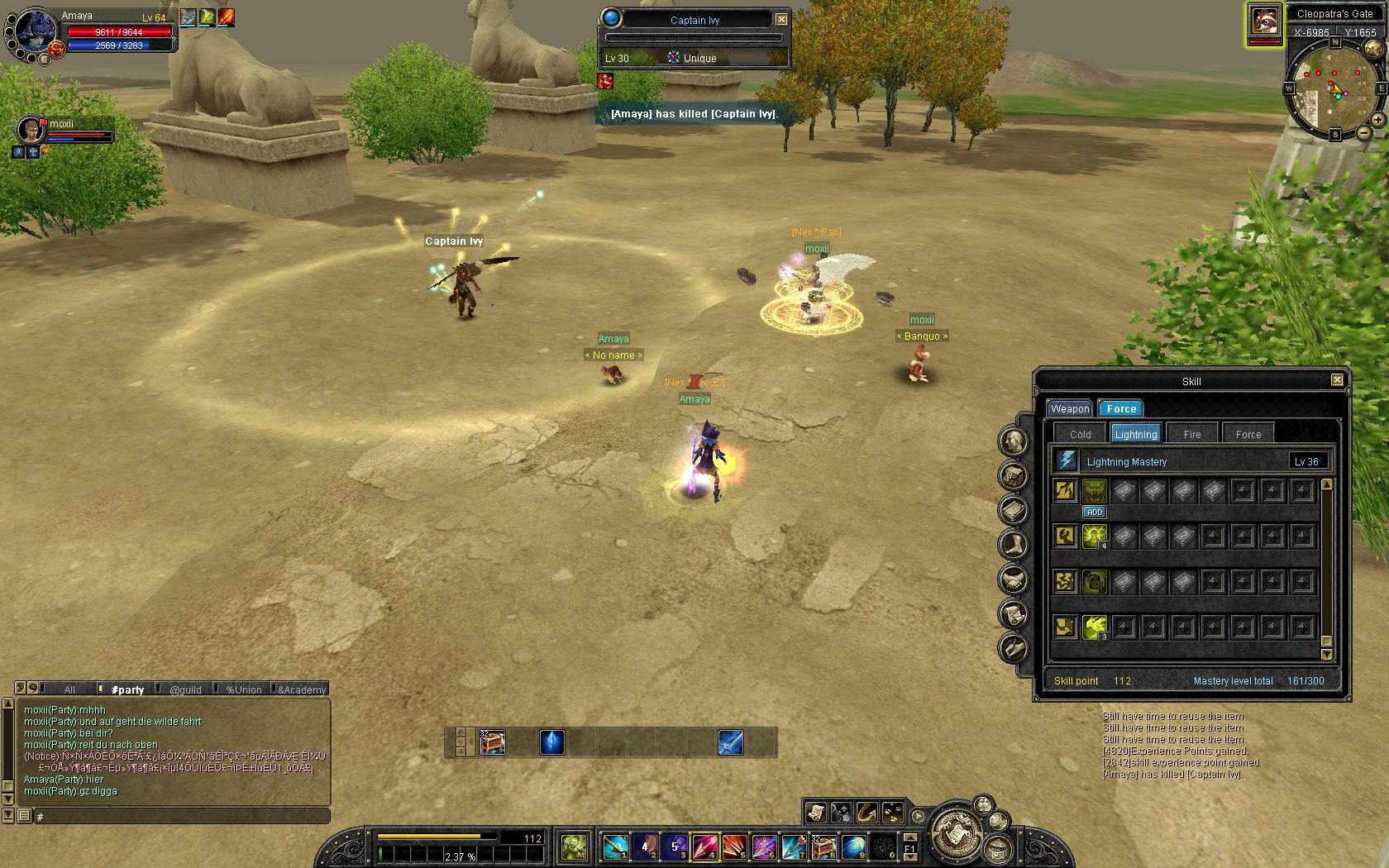Viewport: 1389px width, 868px height.
Task: Switch to the Weapon skill tab
Action: pos(1070,409)
